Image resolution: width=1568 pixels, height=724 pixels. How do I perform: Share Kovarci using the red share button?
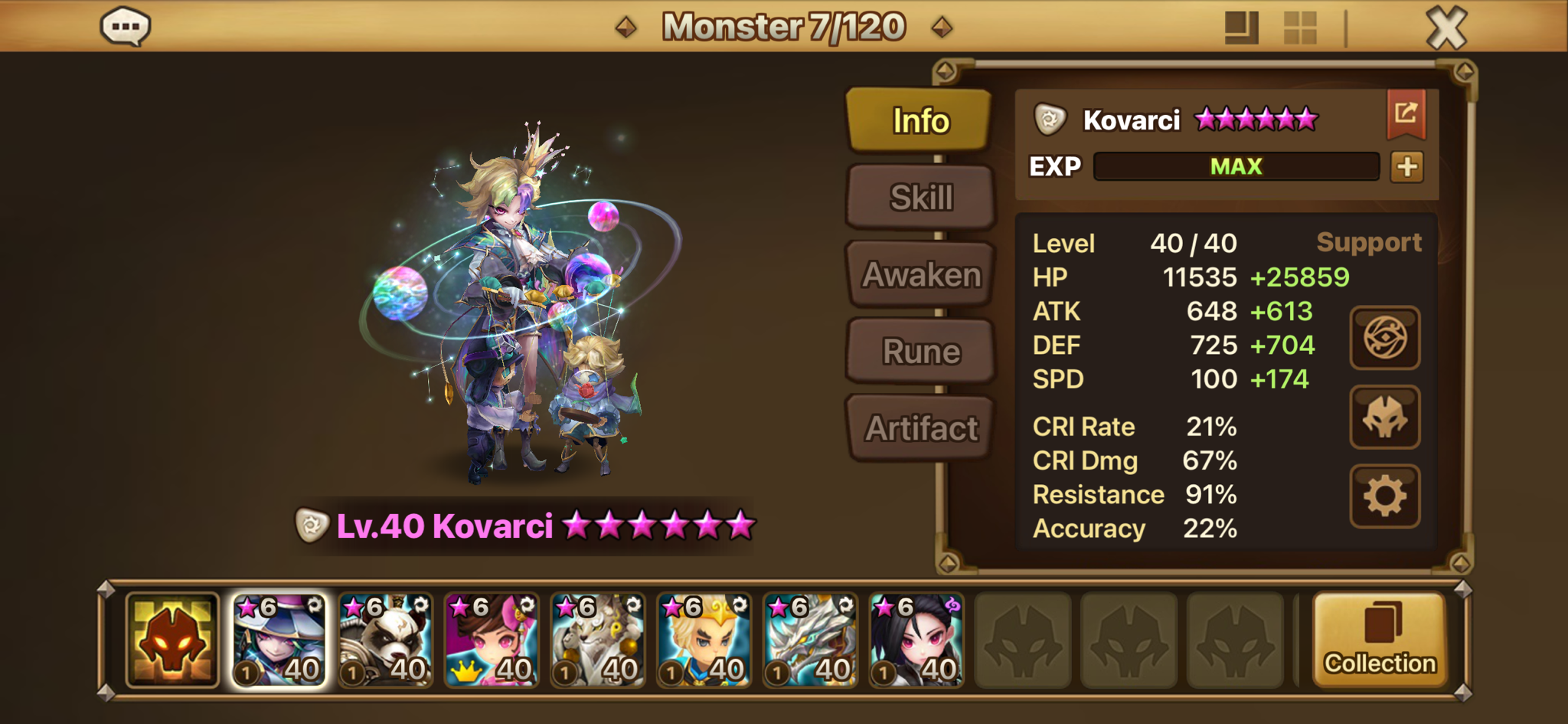[1406, 114]
